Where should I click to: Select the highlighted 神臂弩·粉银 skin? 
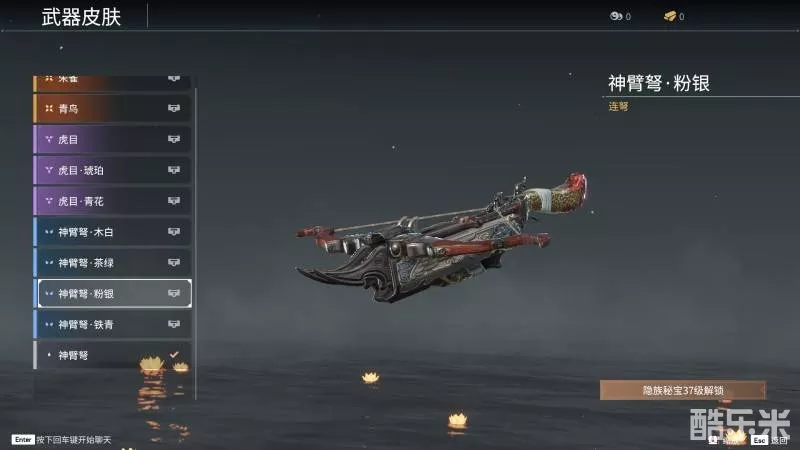(x=112, y=294)
